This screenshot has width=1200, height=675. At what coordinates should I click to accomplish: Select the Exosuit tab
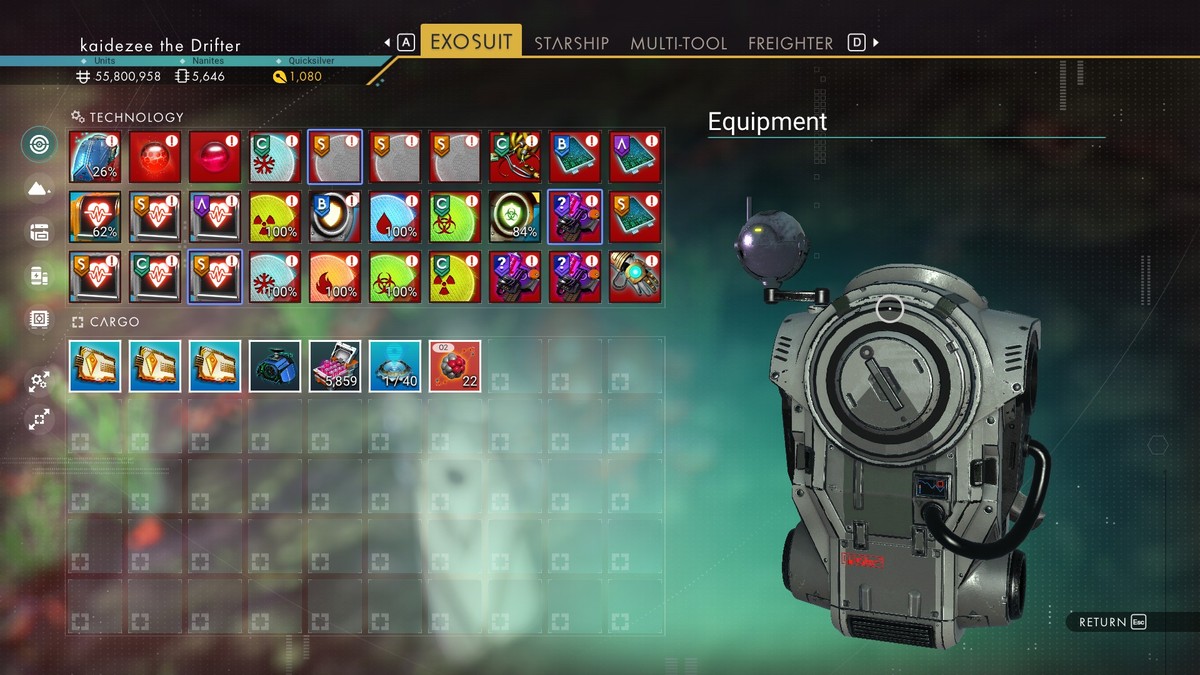(471, 42)
